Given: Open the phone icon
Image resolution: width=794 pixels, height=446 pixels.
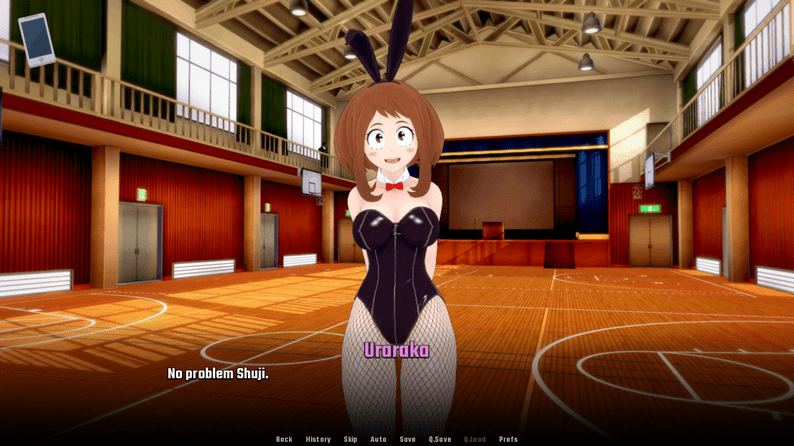Looking at the screenshot, I should pos(37,39).
